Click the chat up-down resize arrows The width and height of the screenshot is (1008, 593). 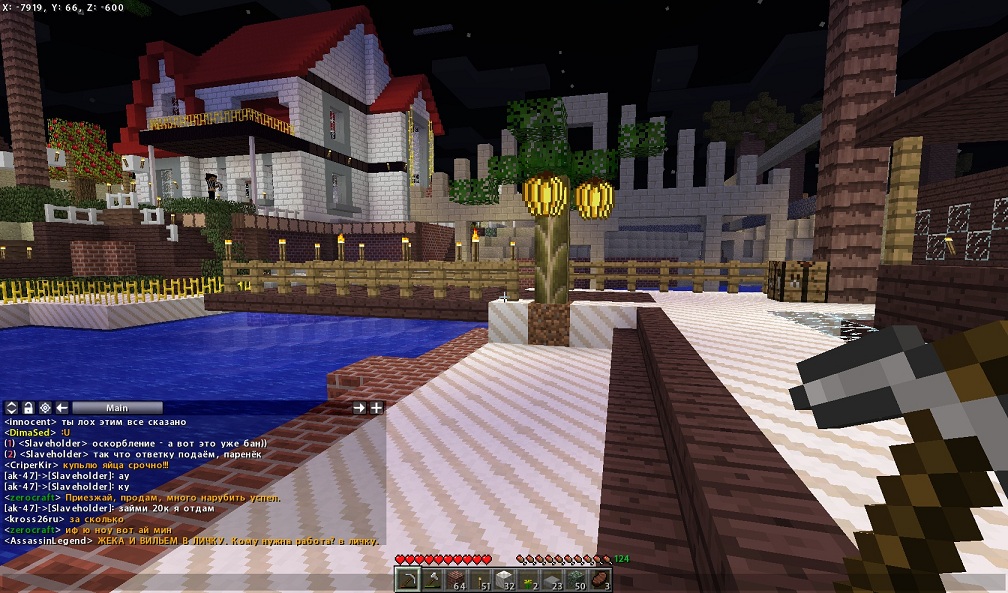11,408
